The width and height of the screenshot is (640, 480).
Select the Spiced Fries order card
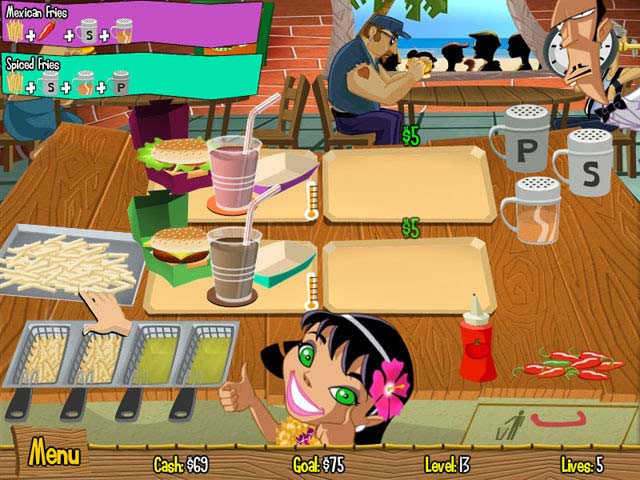(130, 75)
